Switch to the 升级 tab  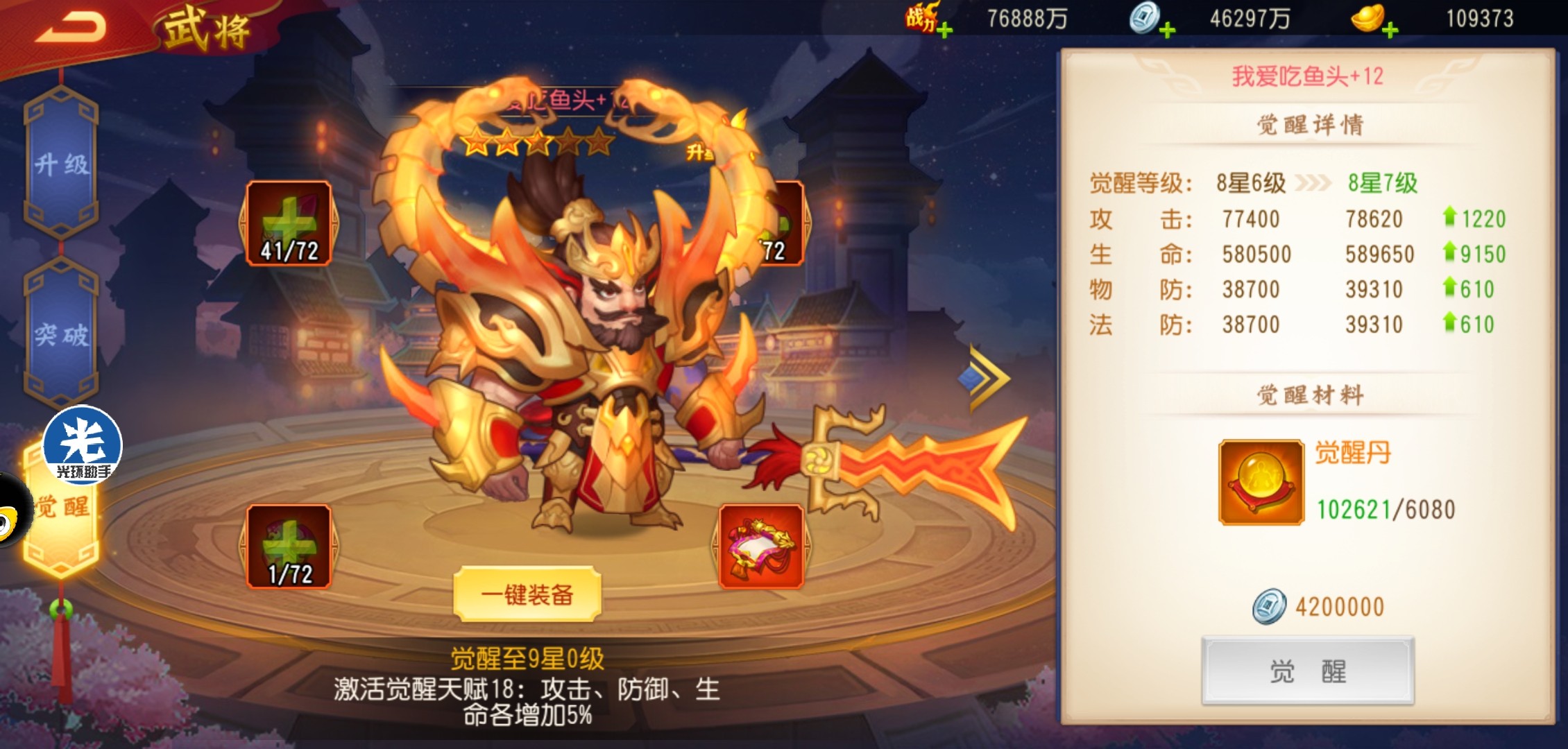62,165
